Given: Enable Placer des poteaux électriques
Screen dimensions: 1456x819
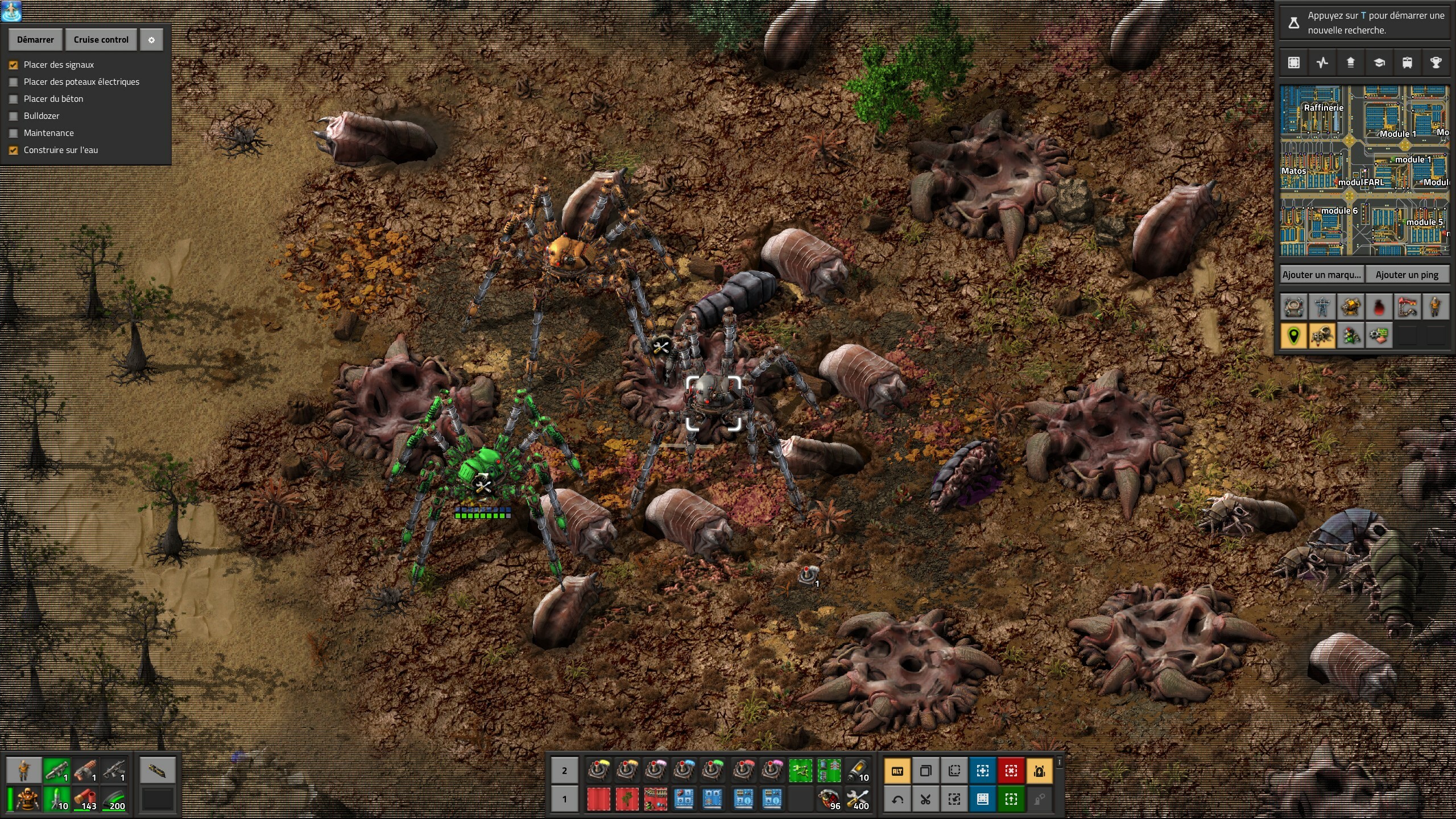Looking at the screenshot, I should click(x=14, y=82).
